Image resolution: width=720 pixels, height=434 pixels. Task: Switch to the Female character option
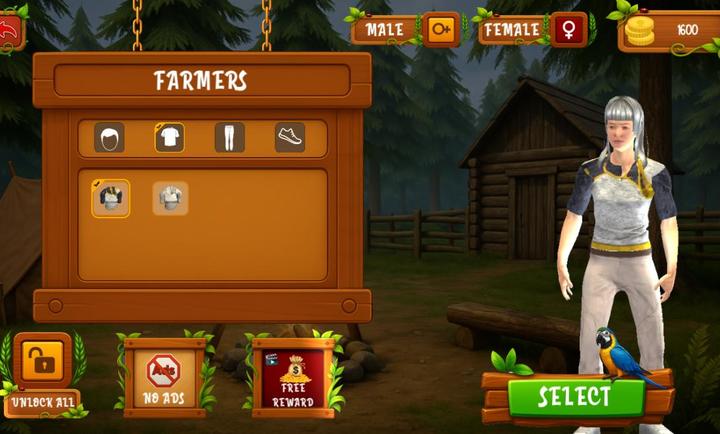click(533, 30)
